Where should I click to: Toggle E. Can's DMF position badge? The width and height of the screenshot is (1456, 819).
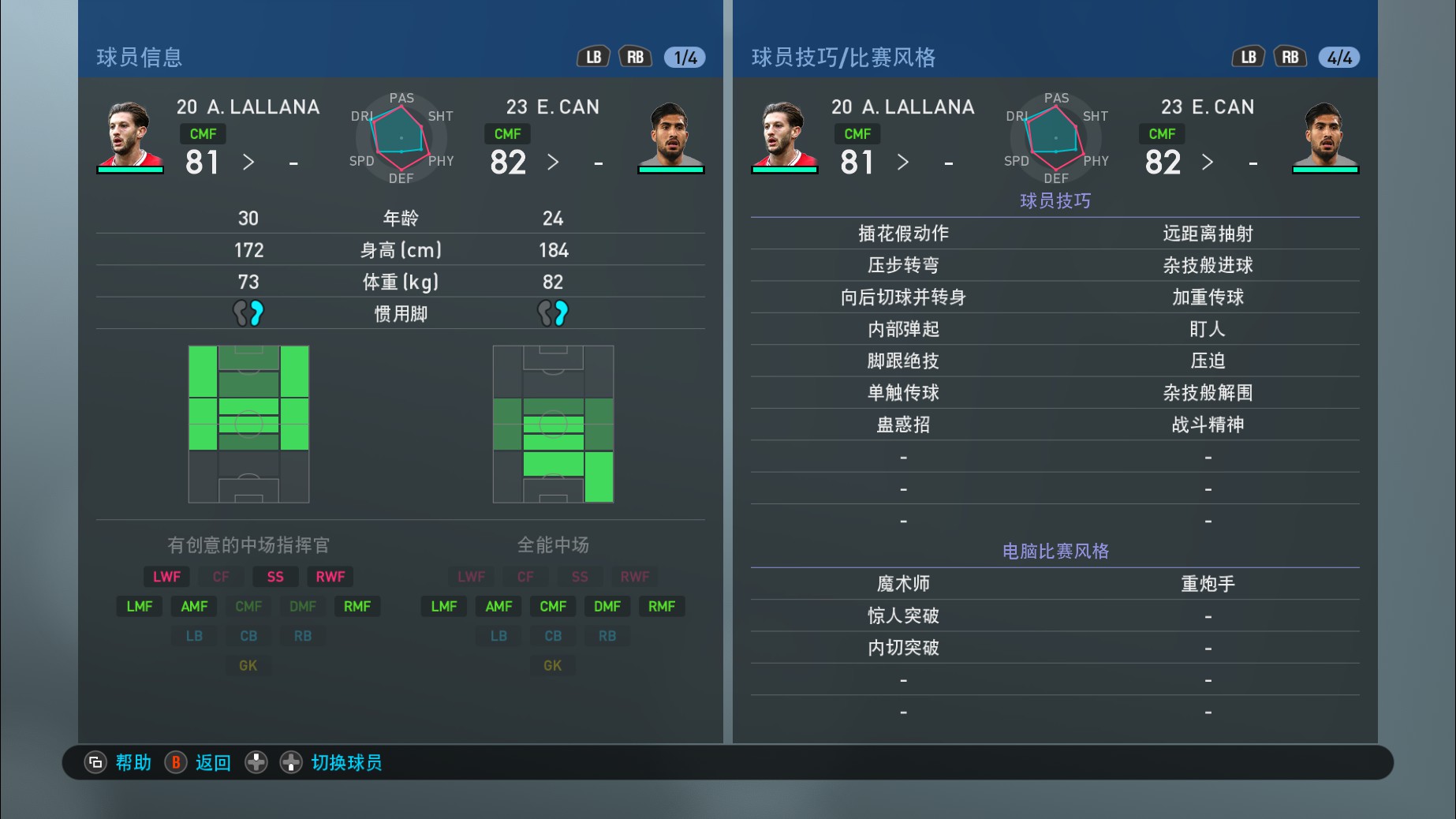607,606
